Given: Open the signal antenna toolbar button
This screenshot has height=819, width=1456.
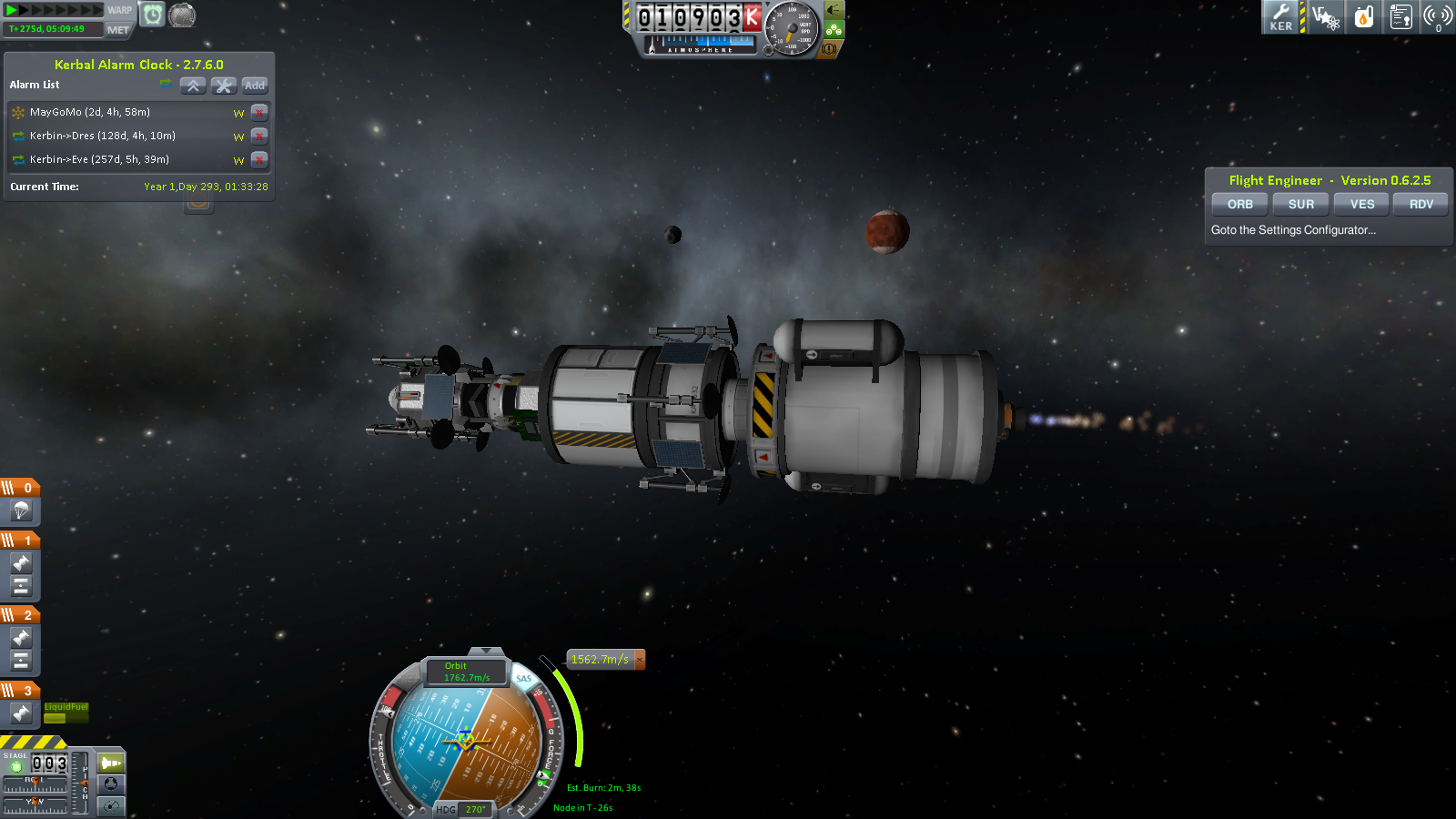Looking at the screenshot, I should (1437, 16).
